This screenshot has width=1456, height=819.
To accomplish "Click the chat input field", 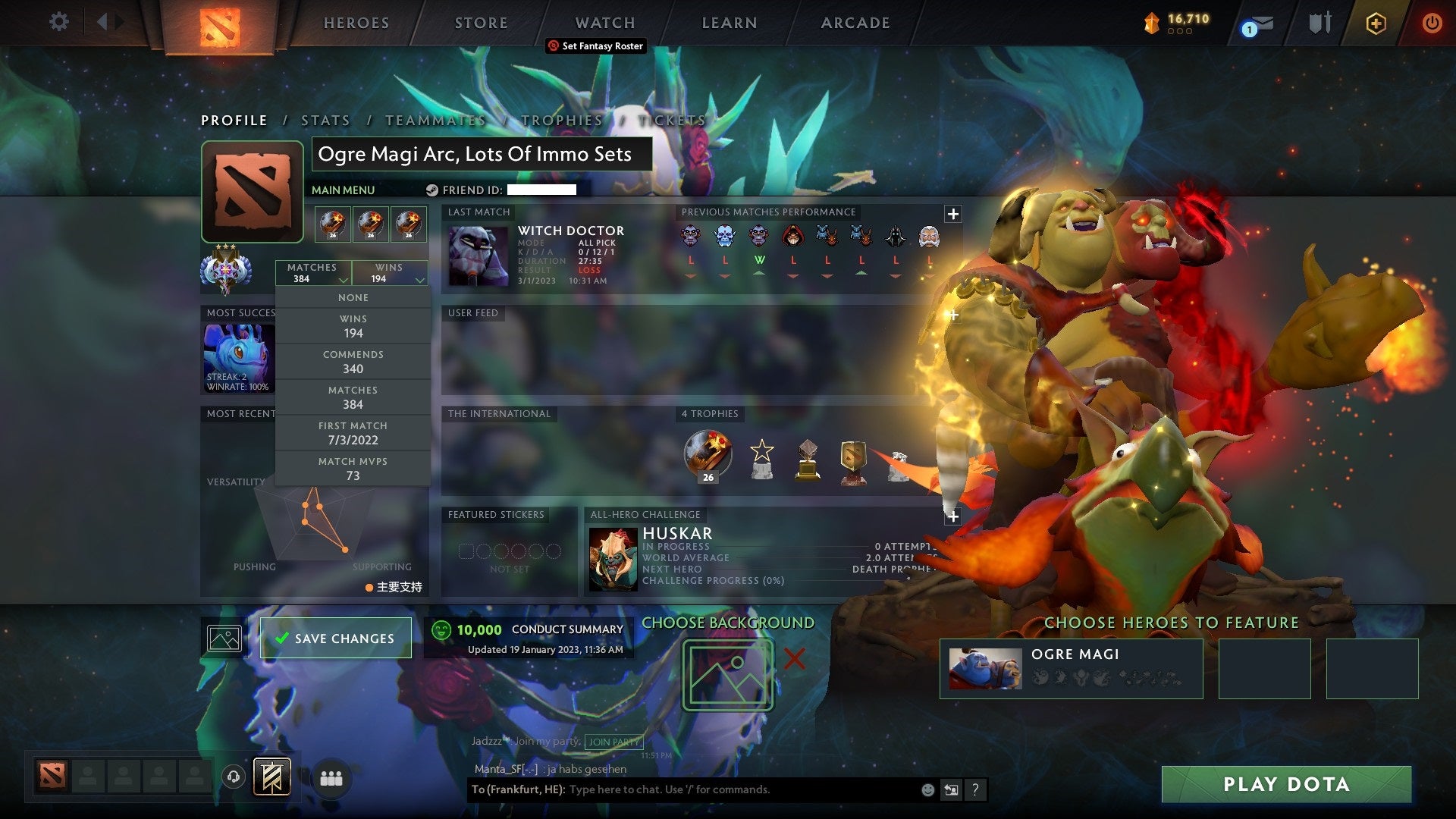I will [x=682, y=789].
